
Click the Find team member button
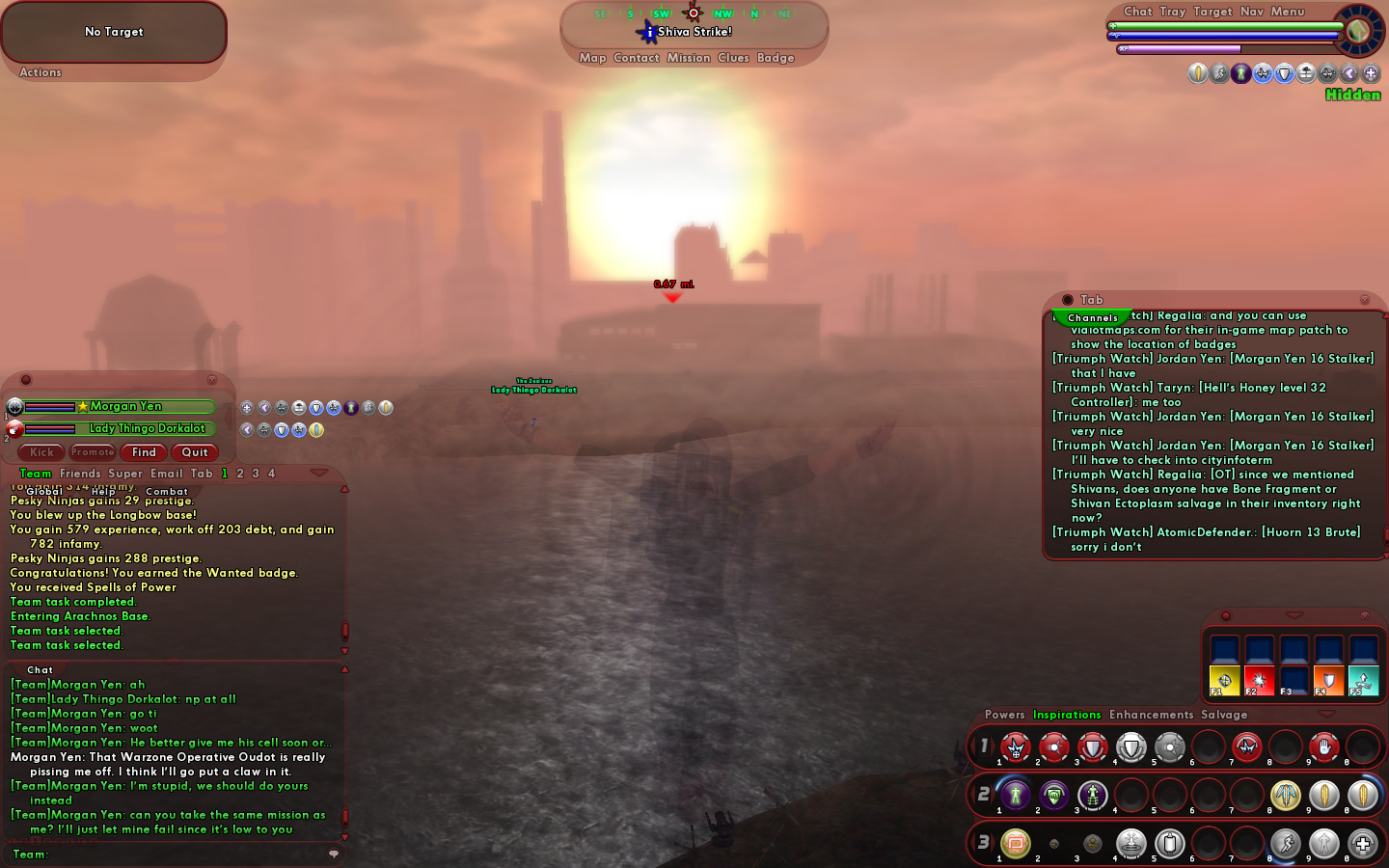pos(144,452)
